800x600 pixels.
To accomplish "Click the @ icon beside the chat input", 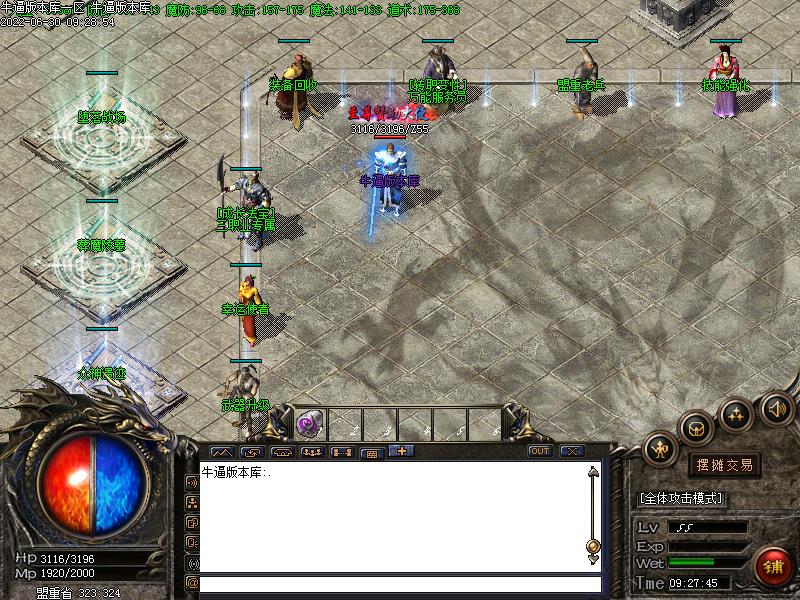I will coord(192,583).
